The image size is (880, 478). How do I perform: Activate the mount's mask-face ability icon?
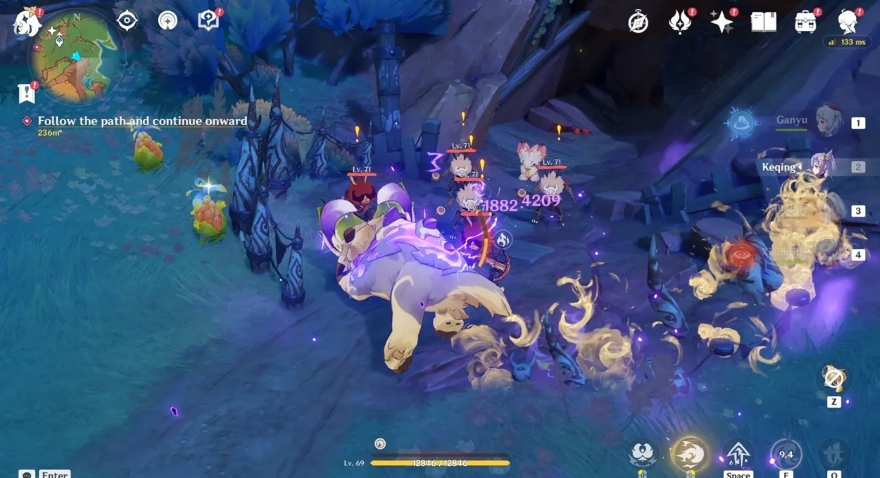coord(642,454)
